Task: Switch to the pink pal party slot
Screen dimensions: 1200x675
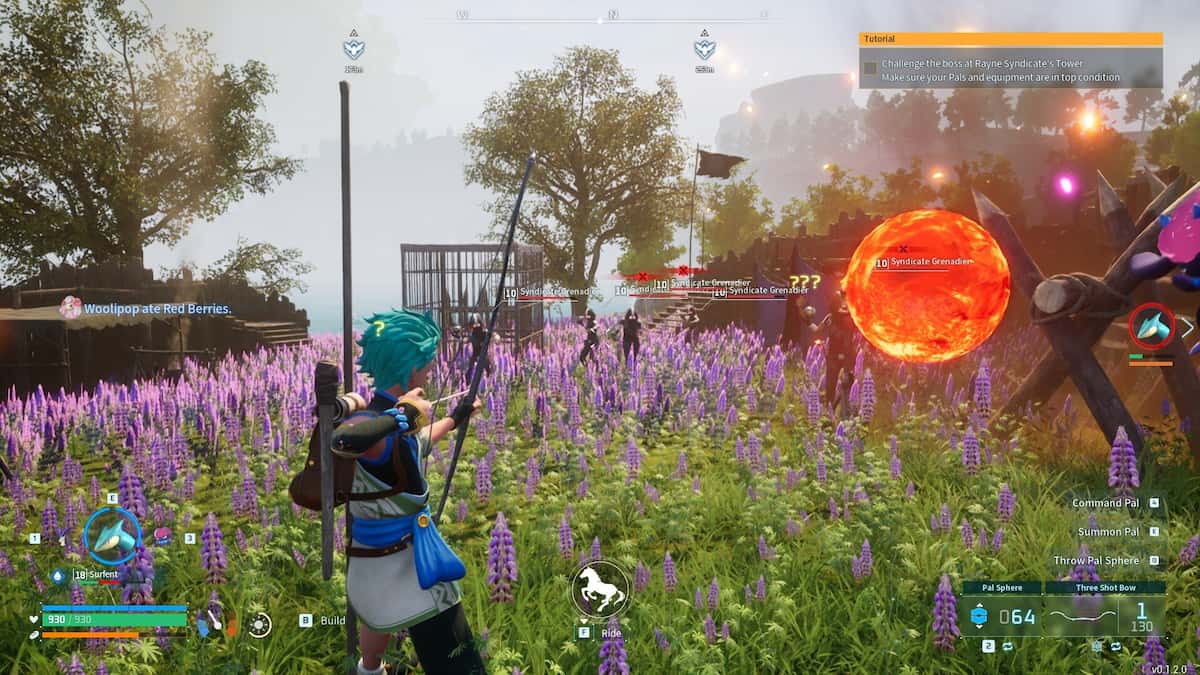Action: click(x=161, y=536)
